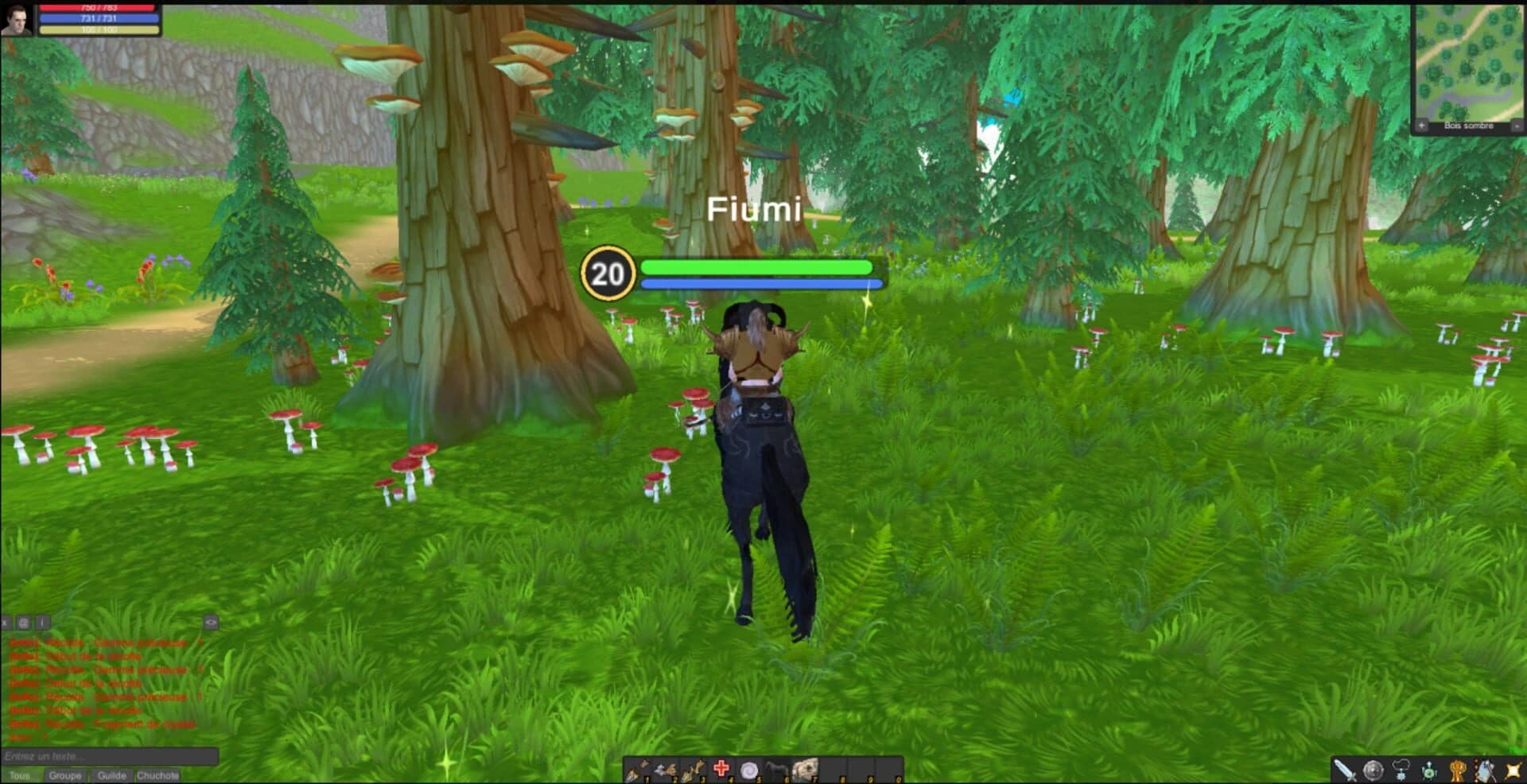Open the Chuchote chat tab
The image size is (1527, 784).
(x=157, y=775)
